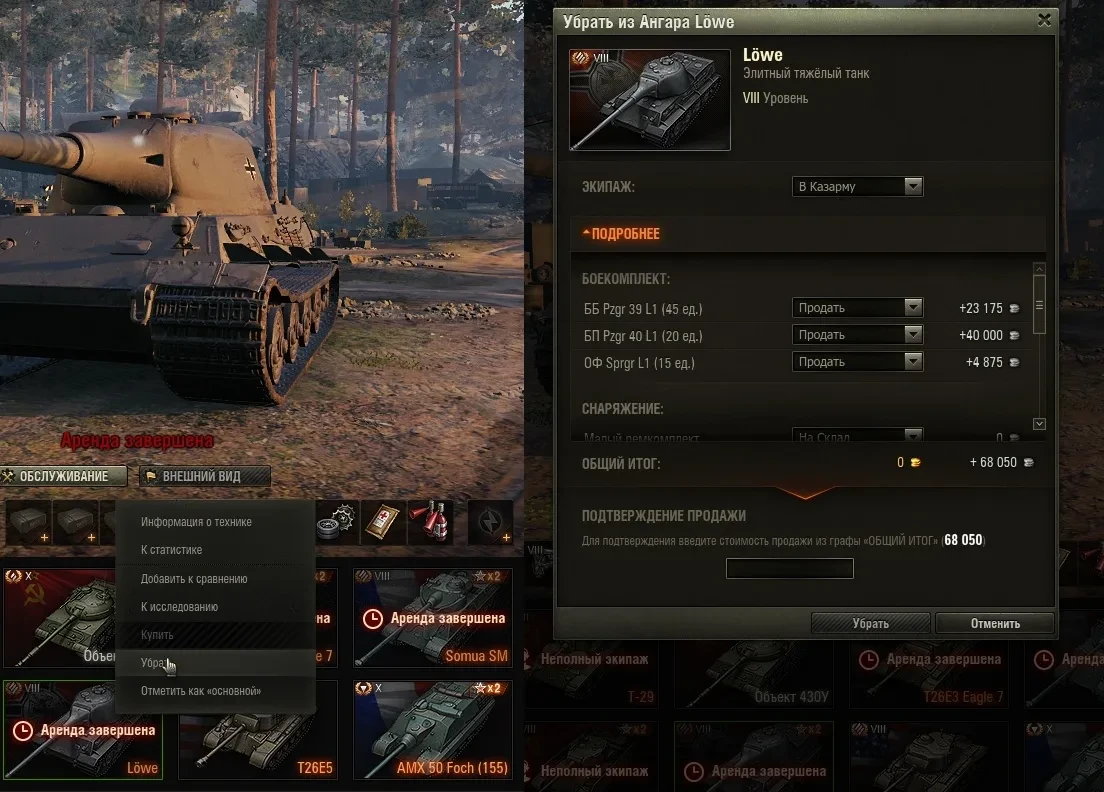The image size is (1104, 792).
Task: Choose Информация о технике from context menu
Action: click(x=196, y=522)
